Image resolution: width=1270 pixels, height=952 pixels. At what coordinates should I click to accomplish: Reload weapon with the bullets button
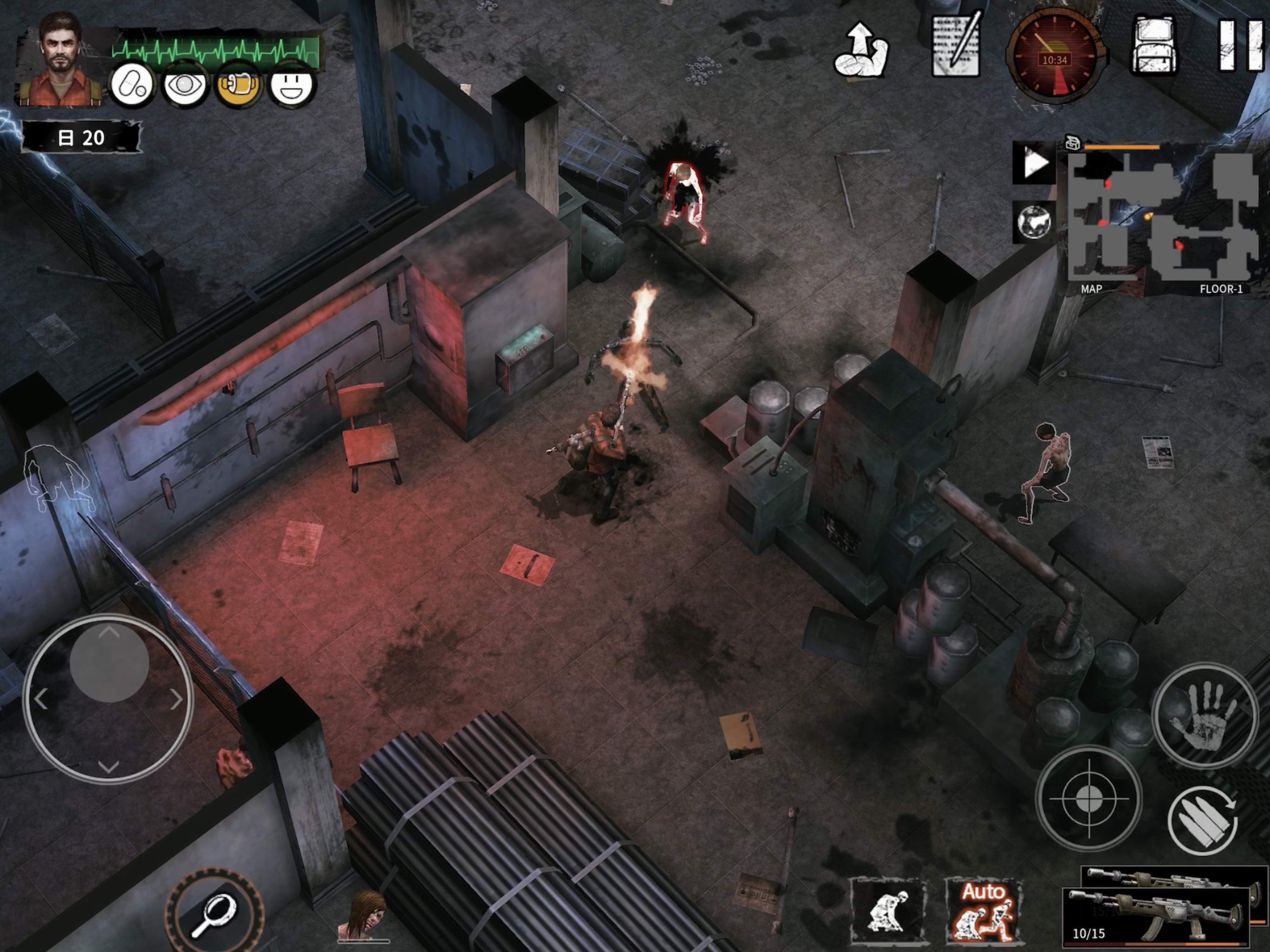click(1203, 821)
